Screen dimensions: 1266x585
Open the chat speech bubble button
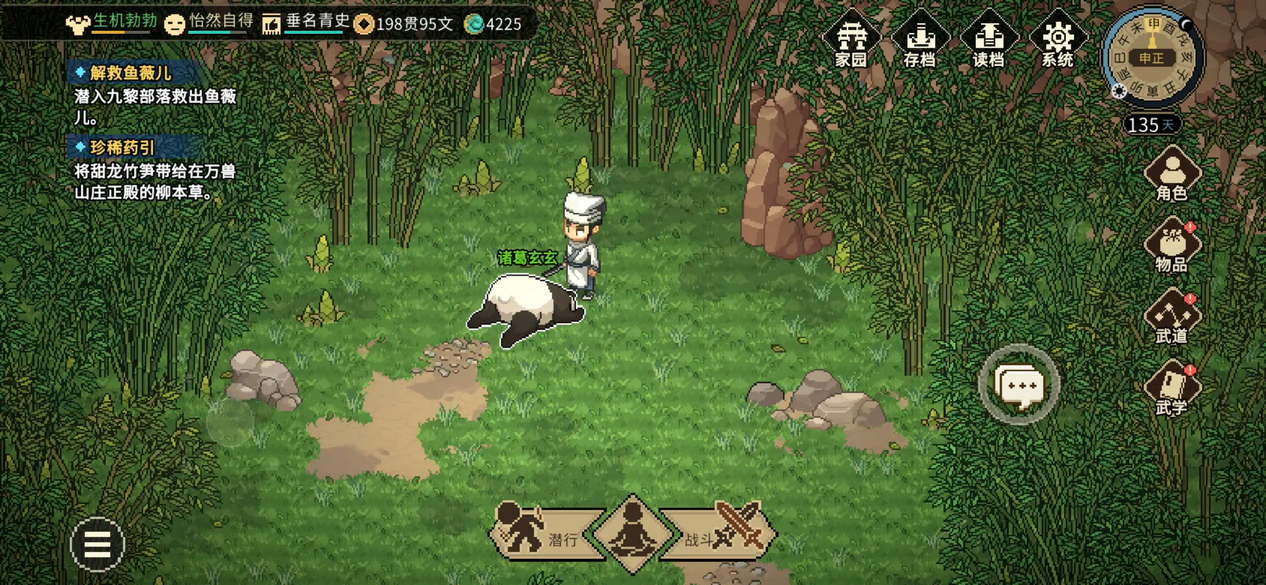[x=1018, y=384]
